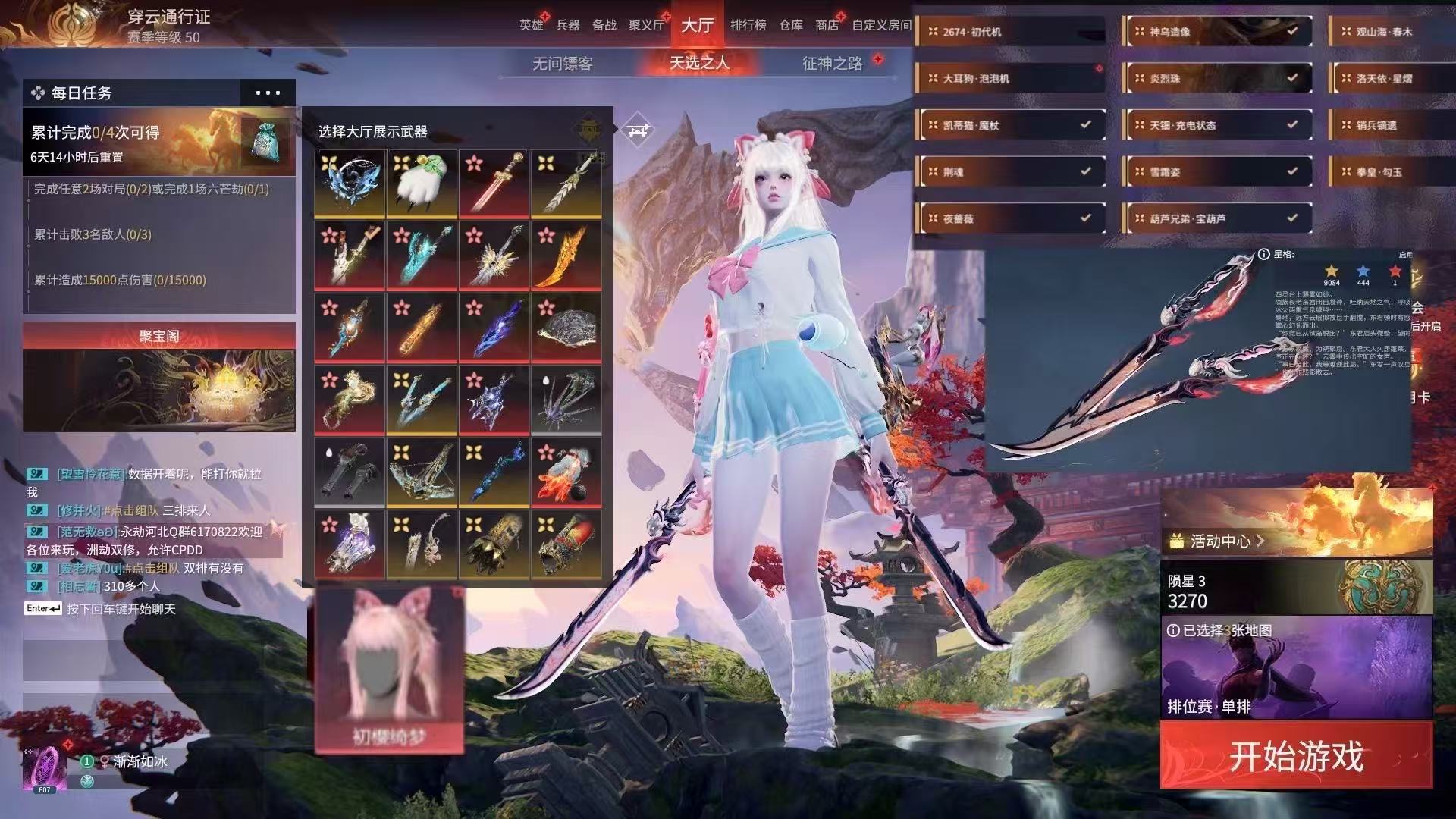Open the 商店 shop
Viewport: 1456px width, 819px height.
827,25
